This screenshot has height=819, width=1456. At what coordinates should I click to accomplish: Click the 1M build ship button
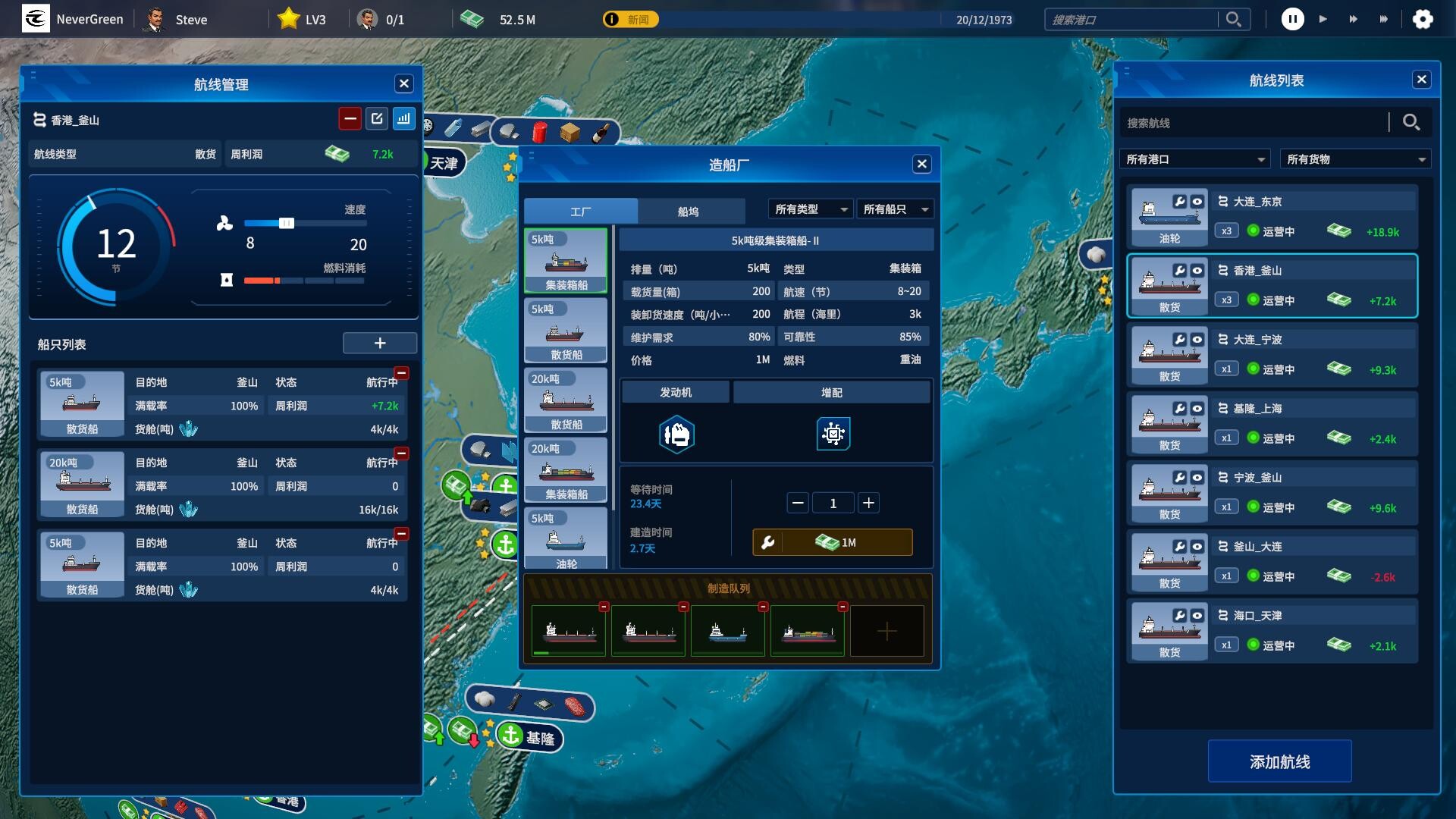click(x=832, y=541)
